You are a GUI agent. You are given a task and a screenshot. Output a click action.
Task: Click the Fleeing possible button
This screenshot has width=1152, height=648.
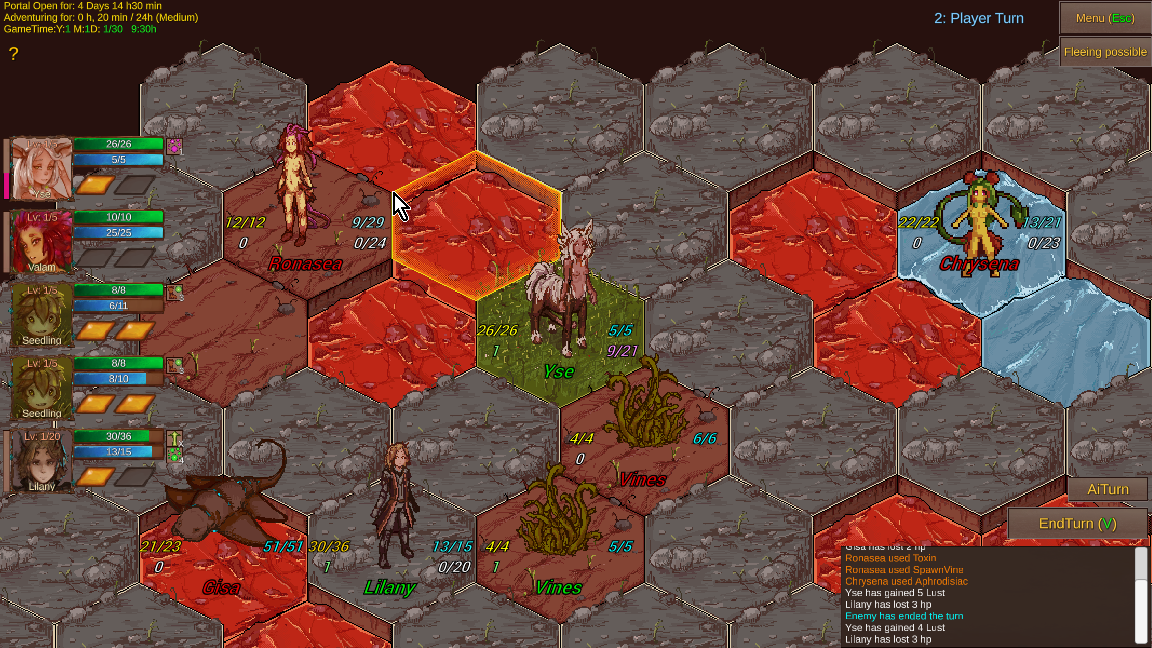(x=1105, y=52)
